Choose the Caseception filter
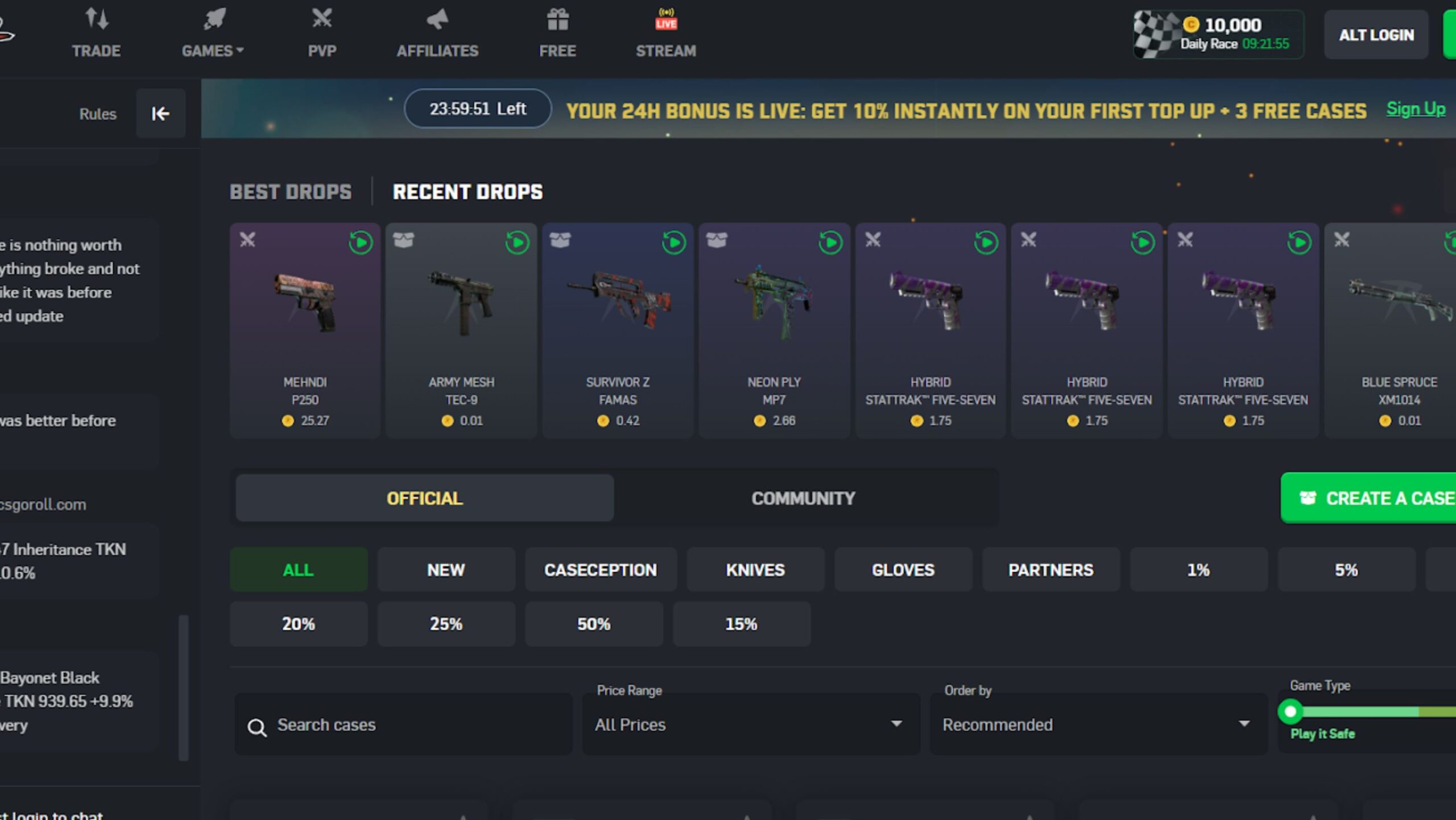 tap(601, 570)
